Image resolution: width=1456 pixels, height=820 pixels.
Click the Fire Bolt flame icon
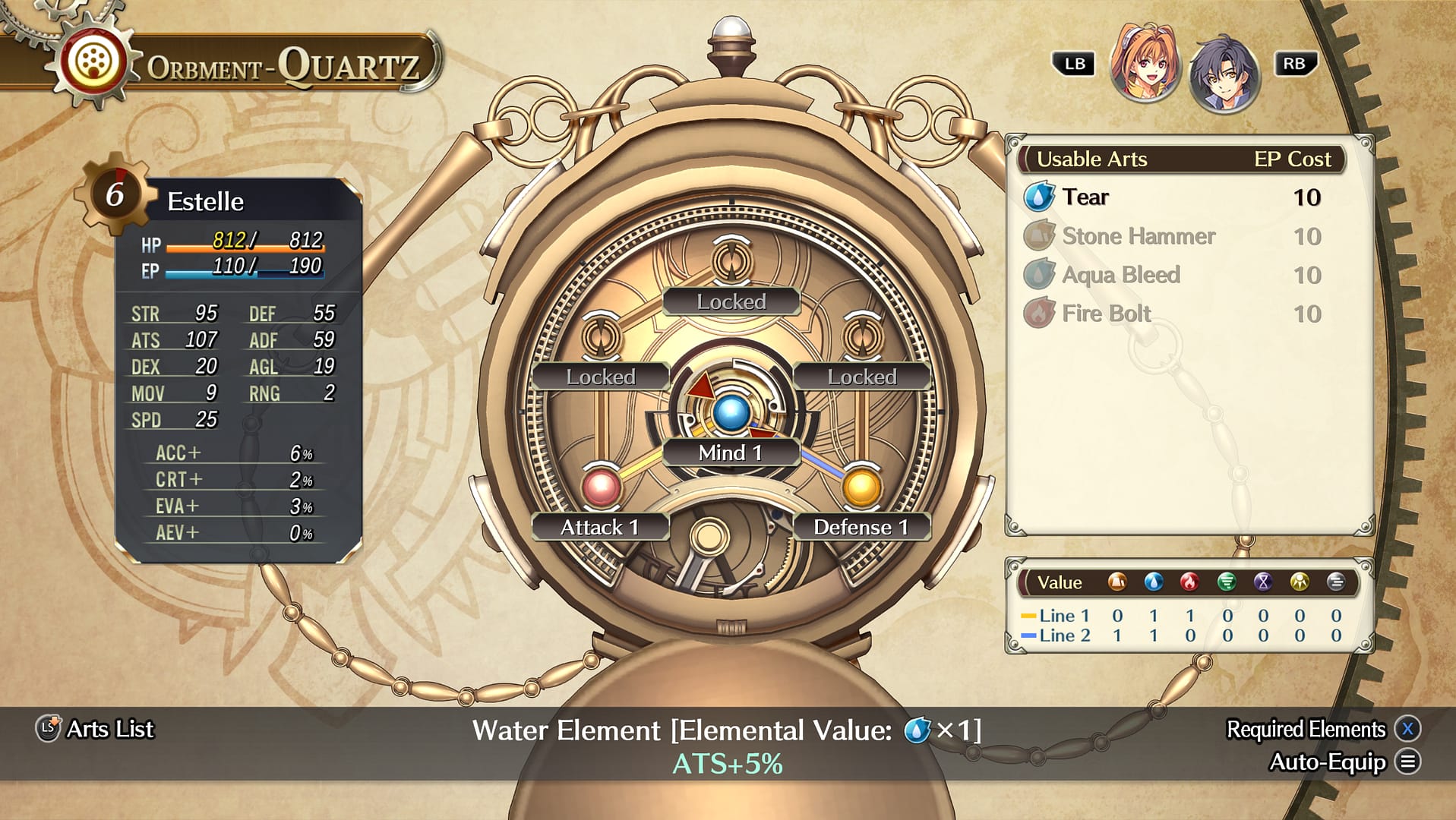1042,313
